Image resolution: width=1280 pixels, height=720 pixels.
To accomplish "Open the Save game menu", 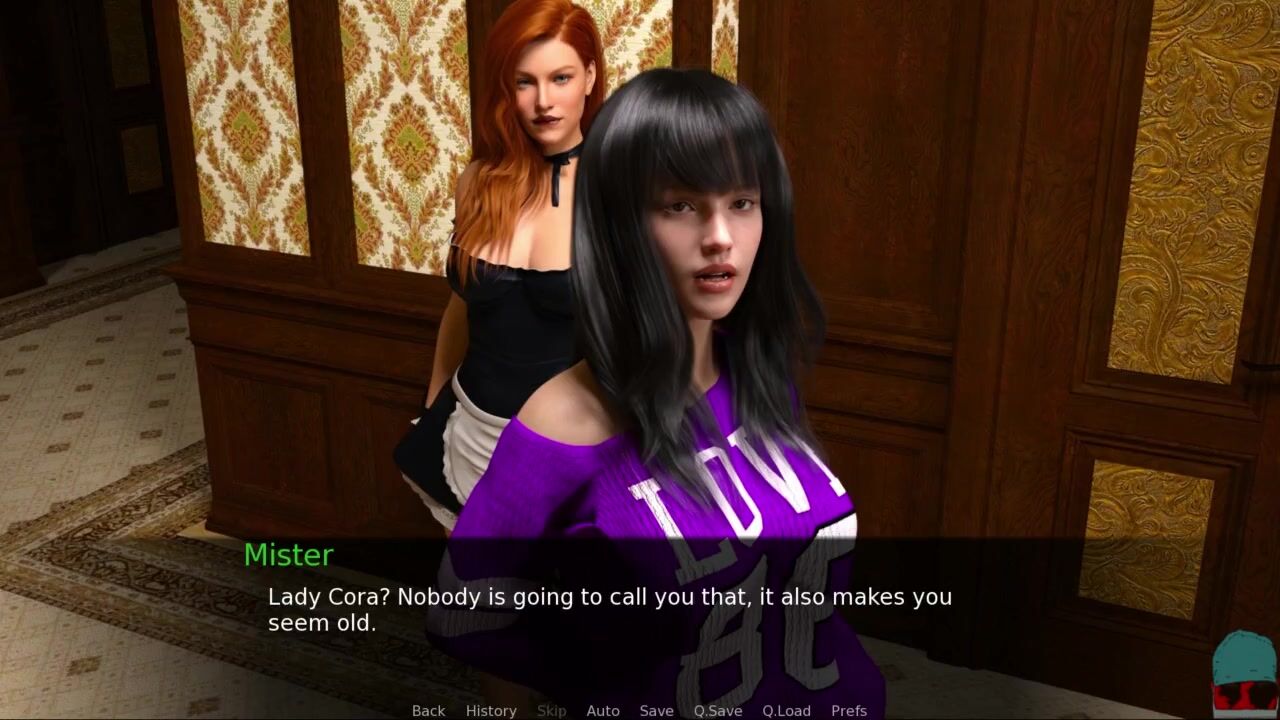I will click(656, 711).
